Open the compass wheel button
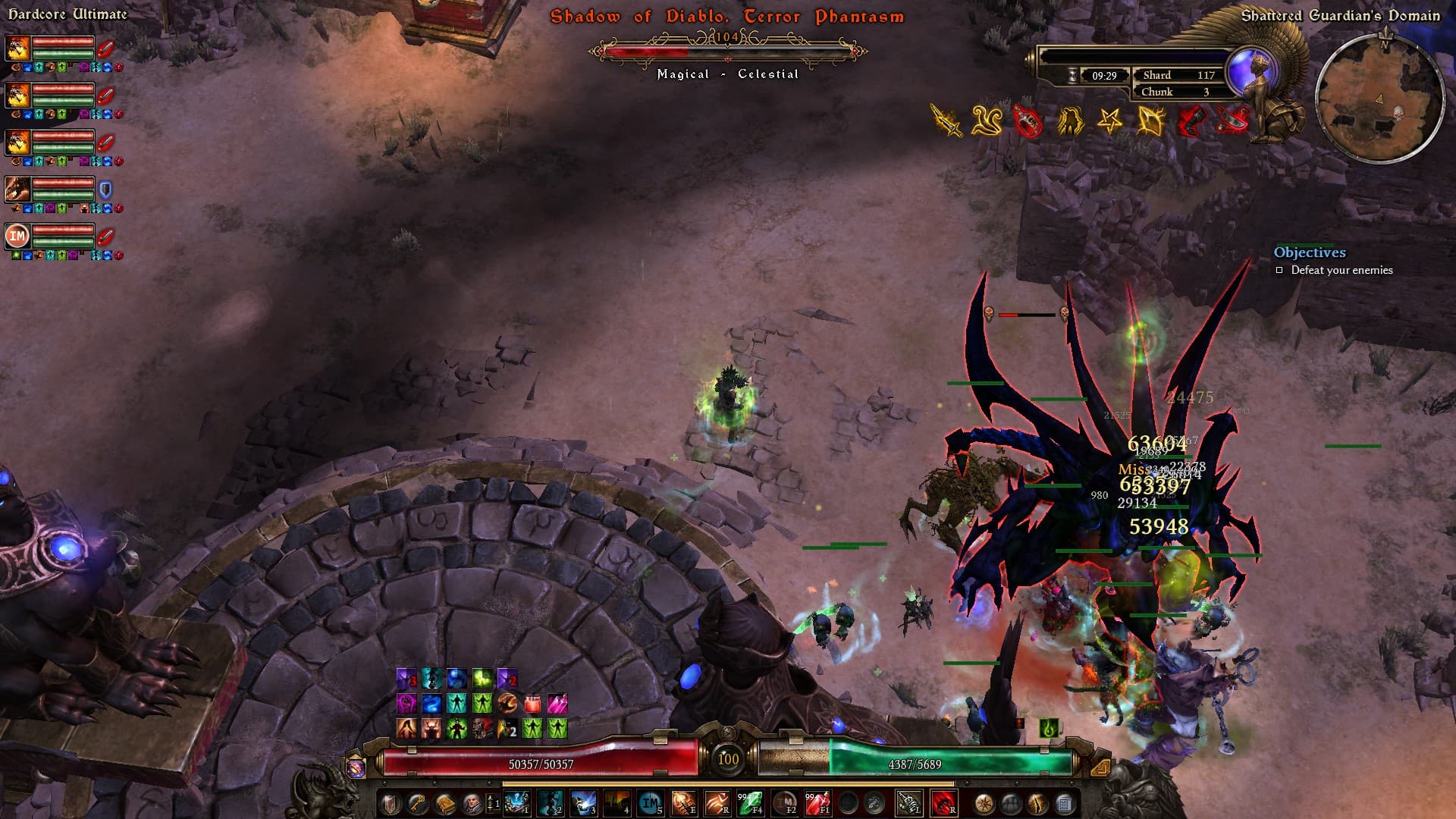The width and height of the screenshot is (1456, 819). tap(984, 803)
